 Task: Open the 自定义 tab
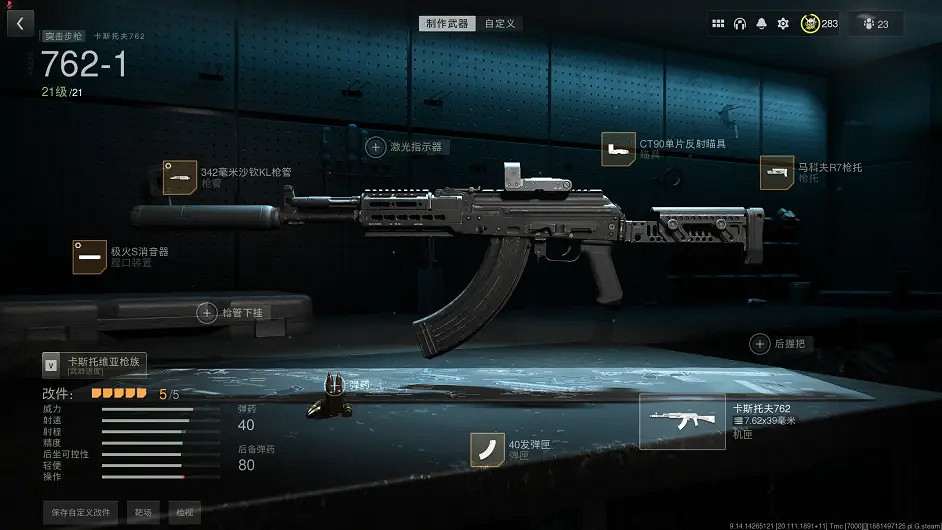500,23
